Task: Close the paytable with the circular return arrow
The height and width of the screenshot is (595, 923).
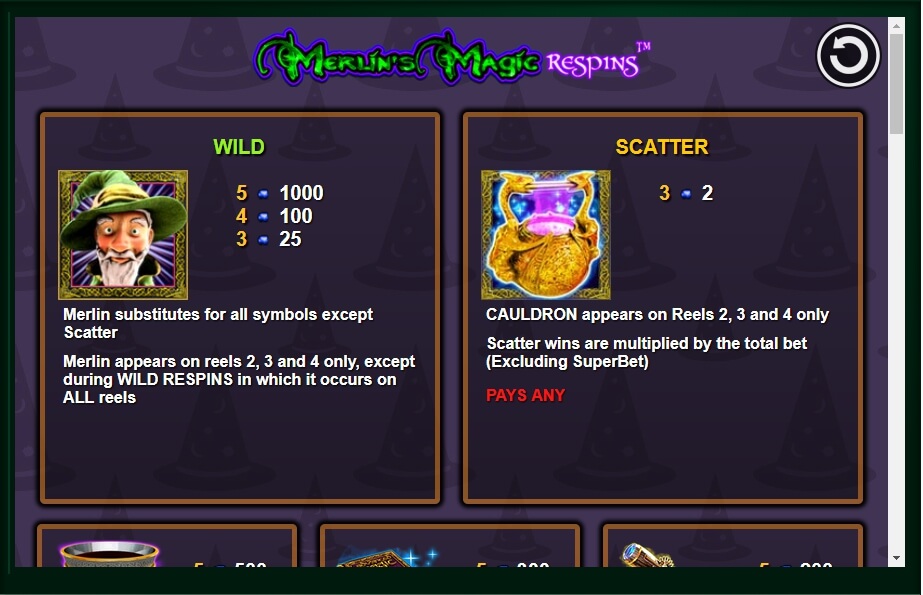Action: [848, 56]
